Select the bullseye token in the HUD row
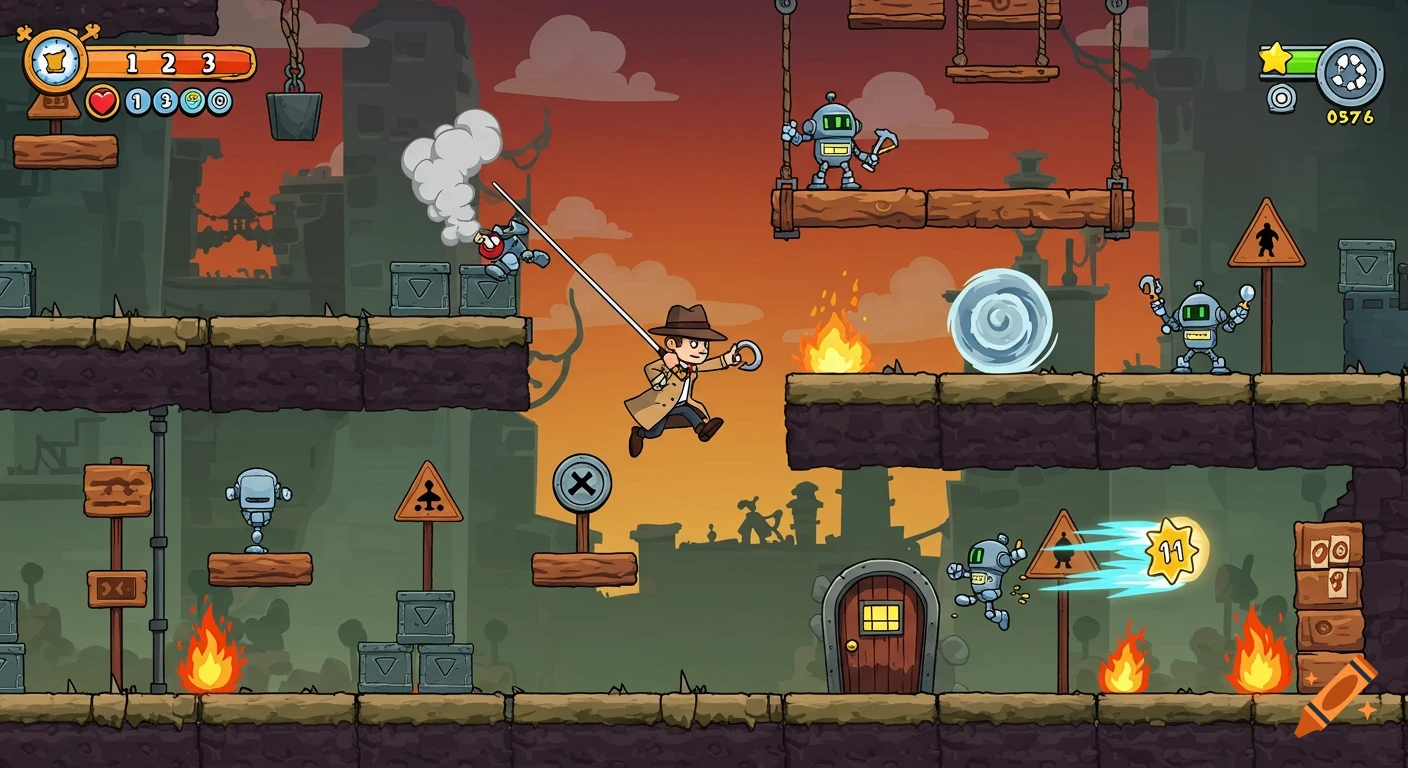 pyautogui.click(x=220, y=101)
